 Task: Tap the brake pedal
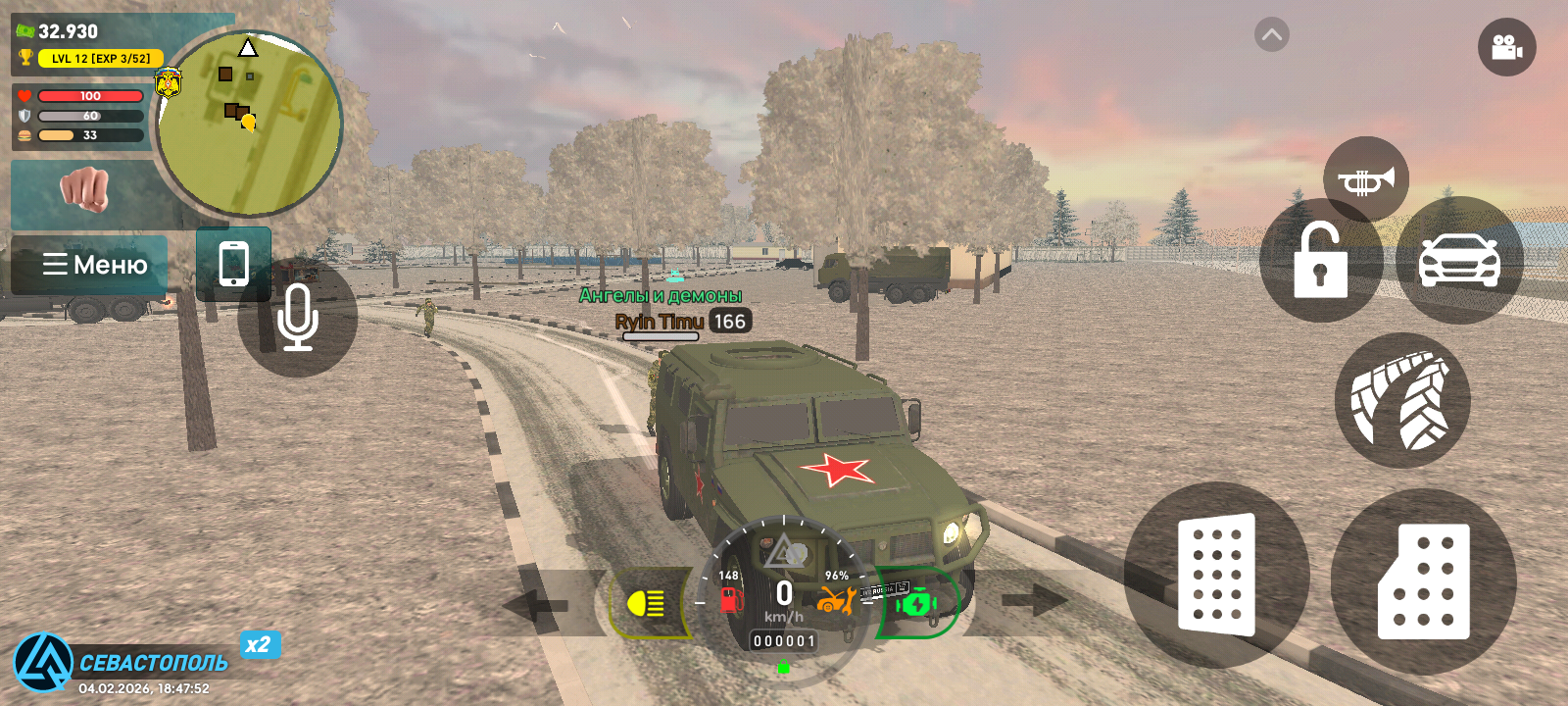coord(1216,575)
